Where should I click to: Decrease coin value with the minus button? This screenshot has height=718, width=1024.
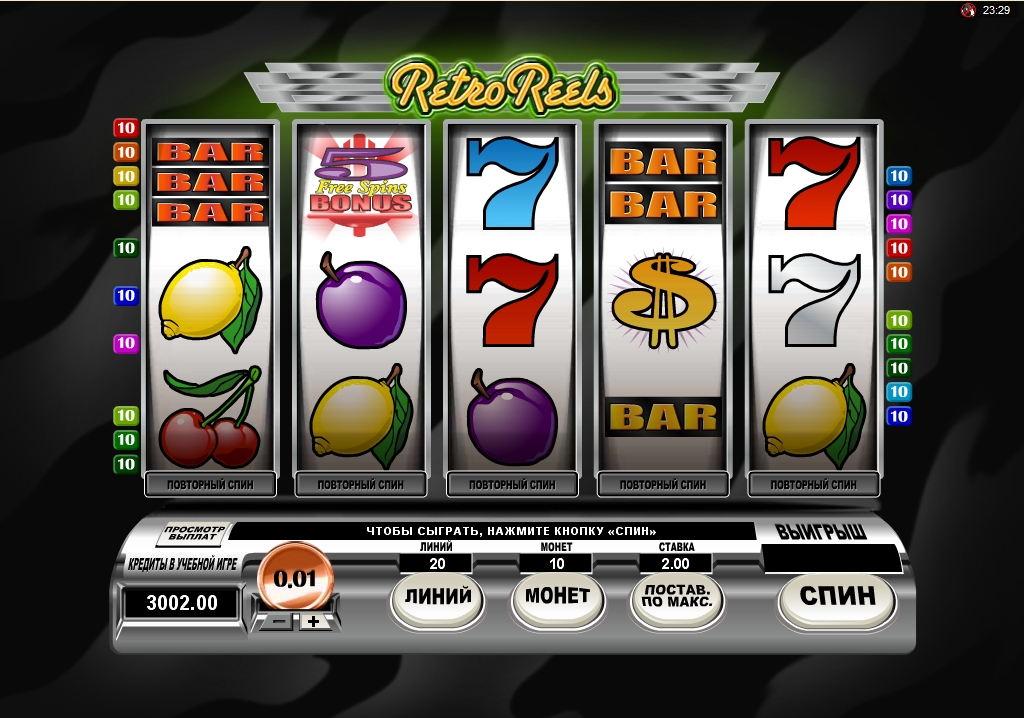coord(280,621)
